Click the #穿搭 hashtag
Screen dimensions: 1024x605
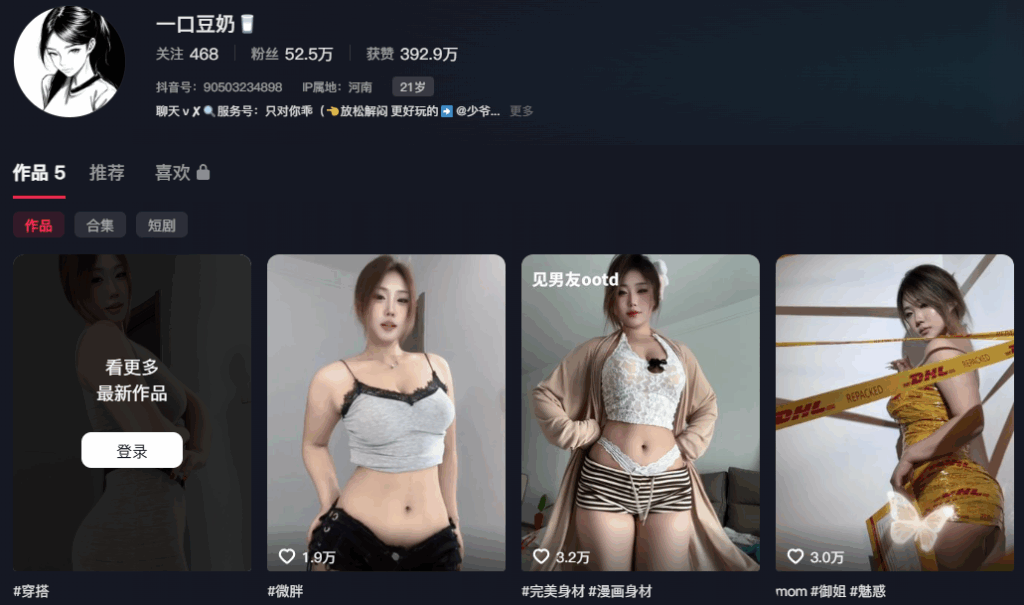click(x=31, y=591)
